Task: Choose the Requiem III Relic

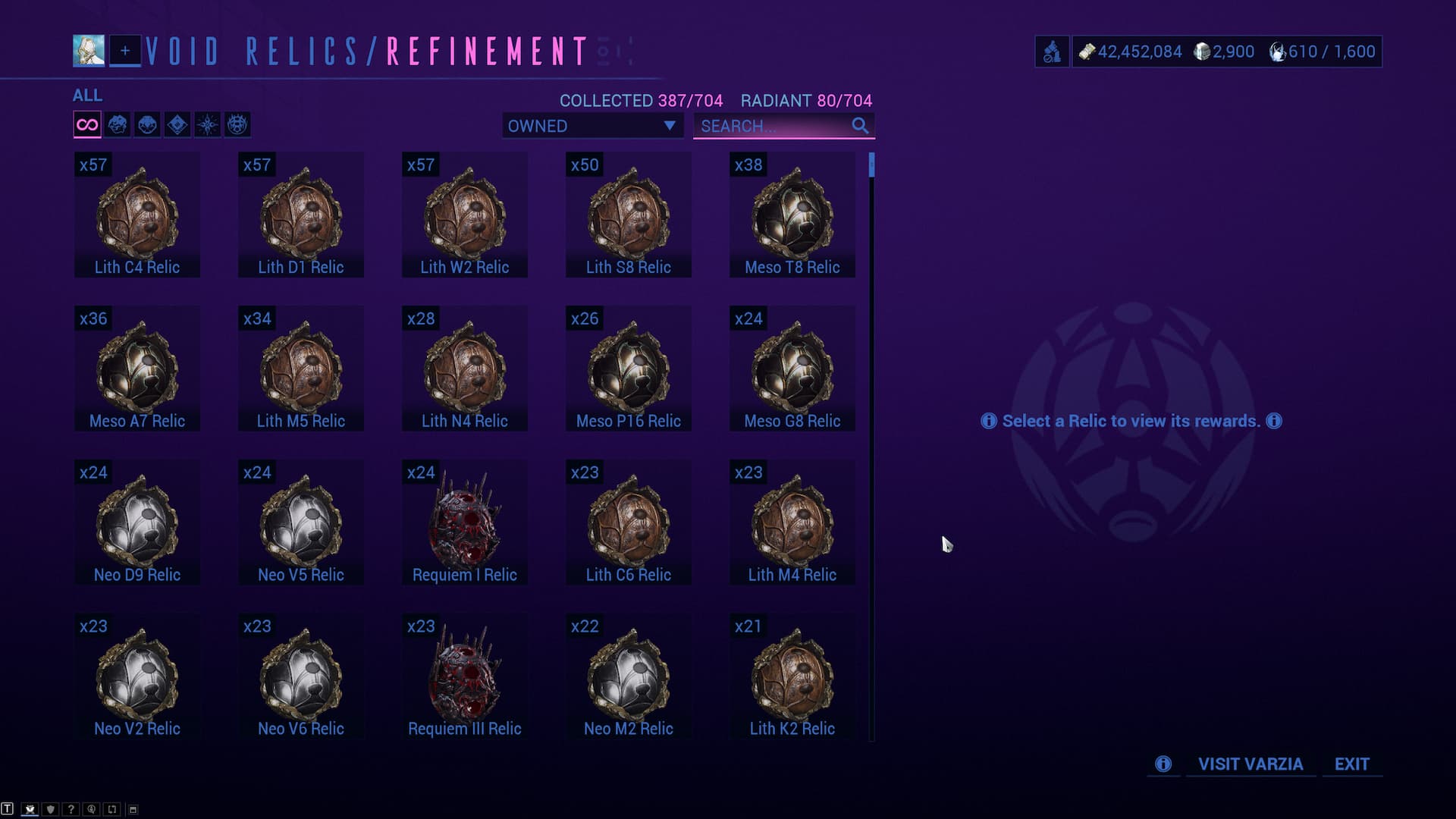Action: coord(465,677)
